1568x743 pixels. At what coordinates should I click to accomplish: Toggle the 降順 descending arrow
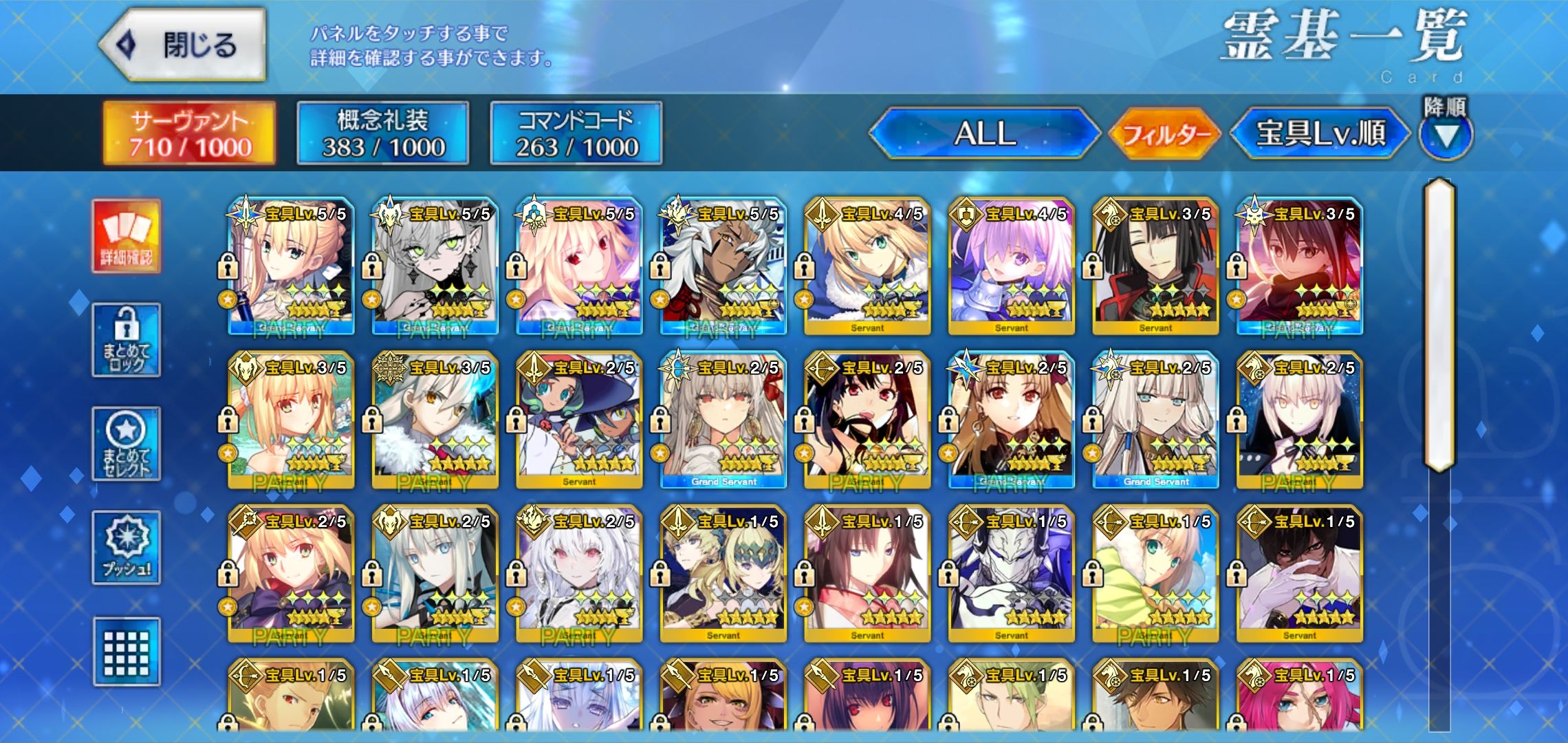click(1446, 136)
